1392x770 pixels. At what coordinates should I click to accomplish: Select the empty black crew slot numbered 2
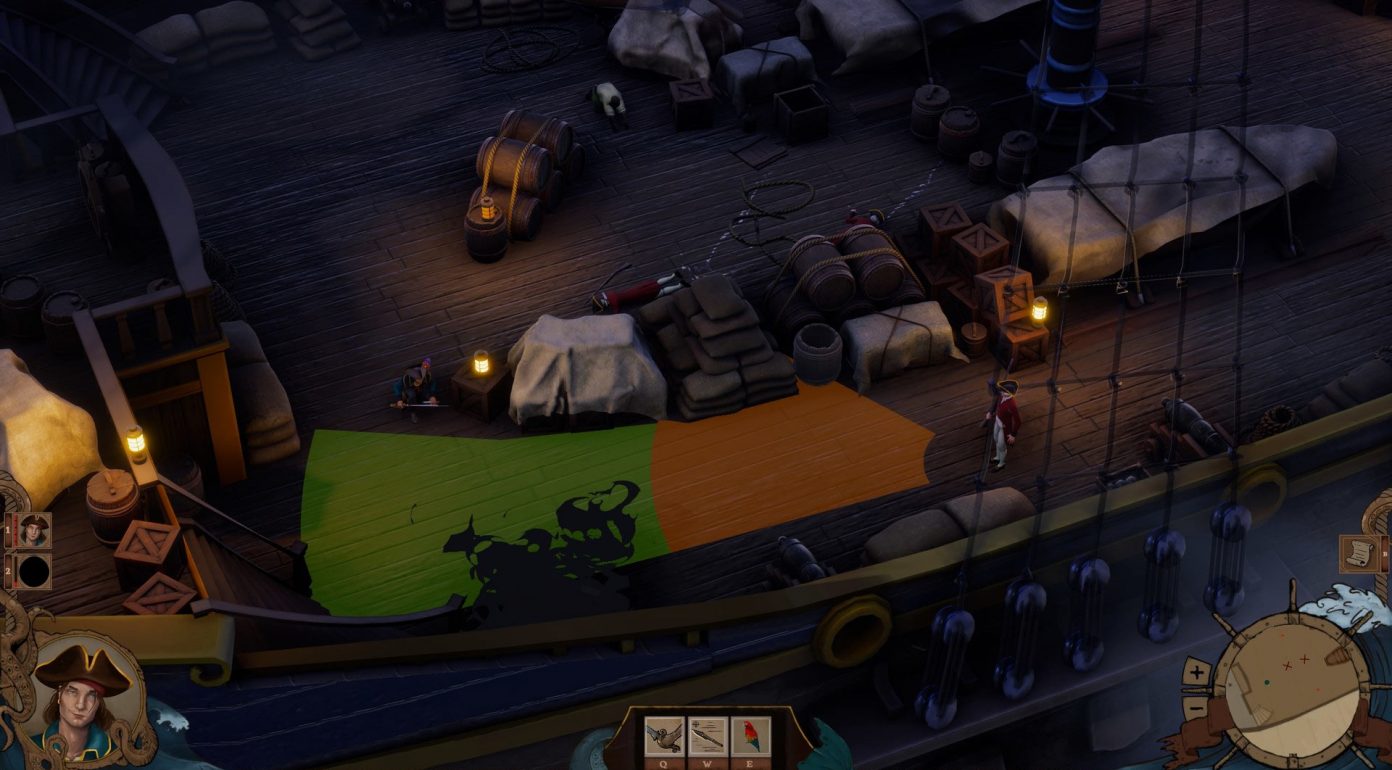pos(34,572)
